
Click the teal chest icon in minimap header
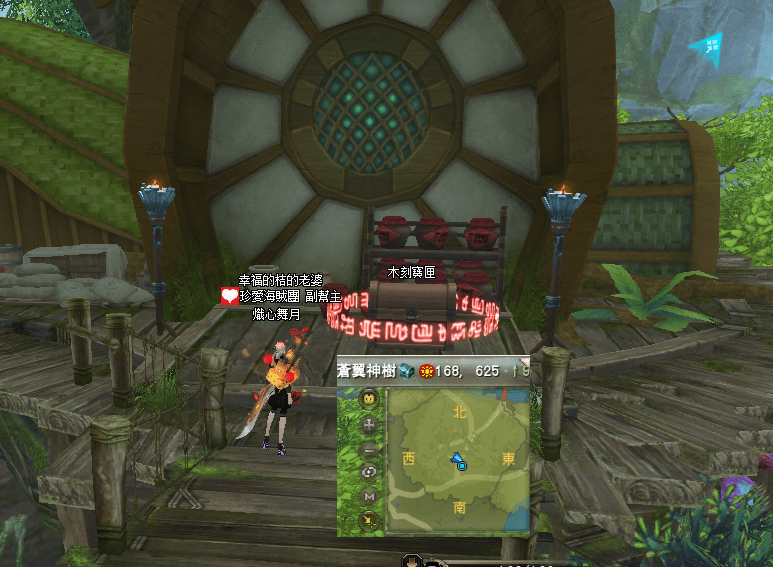[407, 371]
